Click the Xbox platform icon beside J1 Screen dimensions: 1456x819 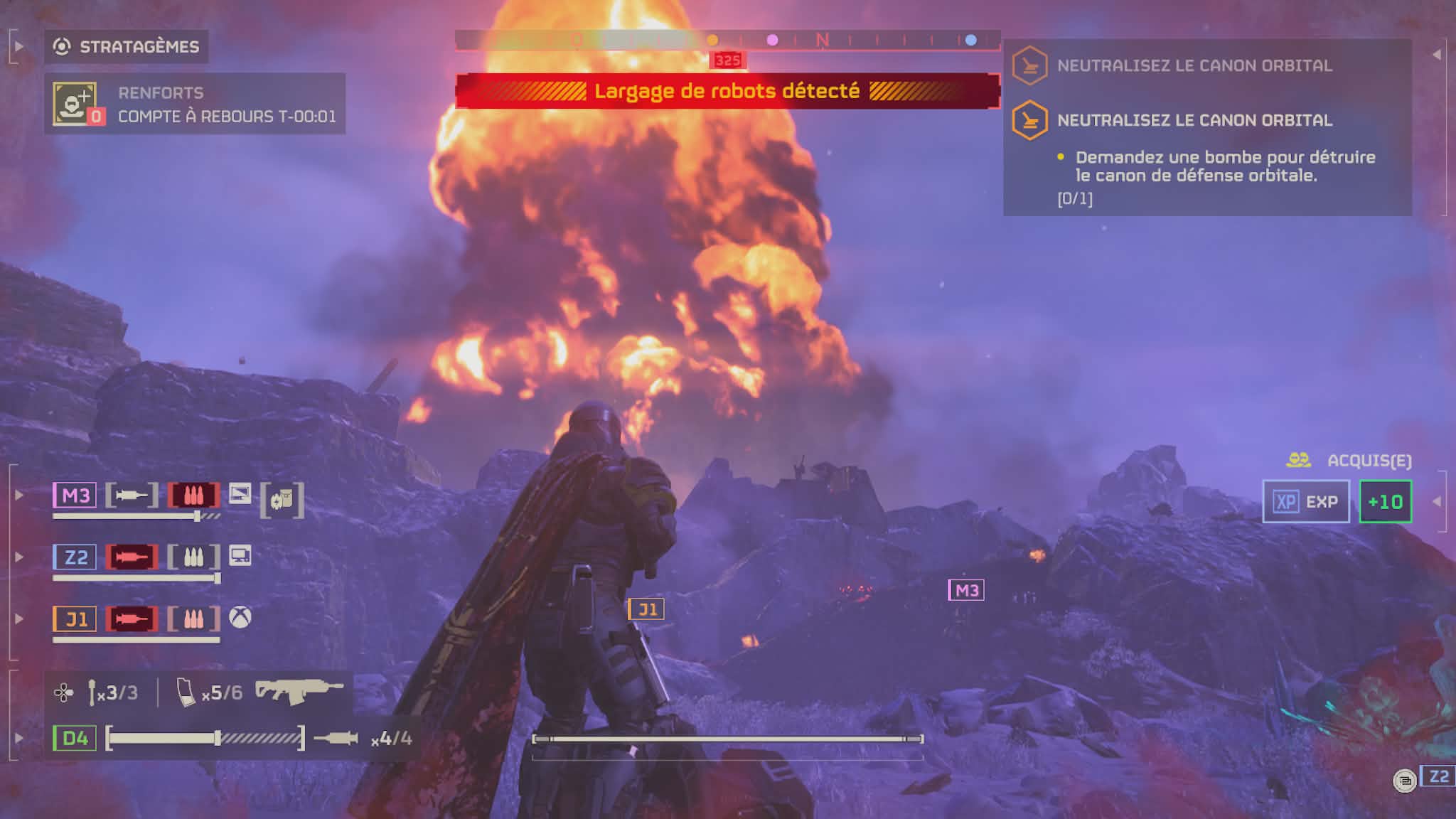coord(240,617)
